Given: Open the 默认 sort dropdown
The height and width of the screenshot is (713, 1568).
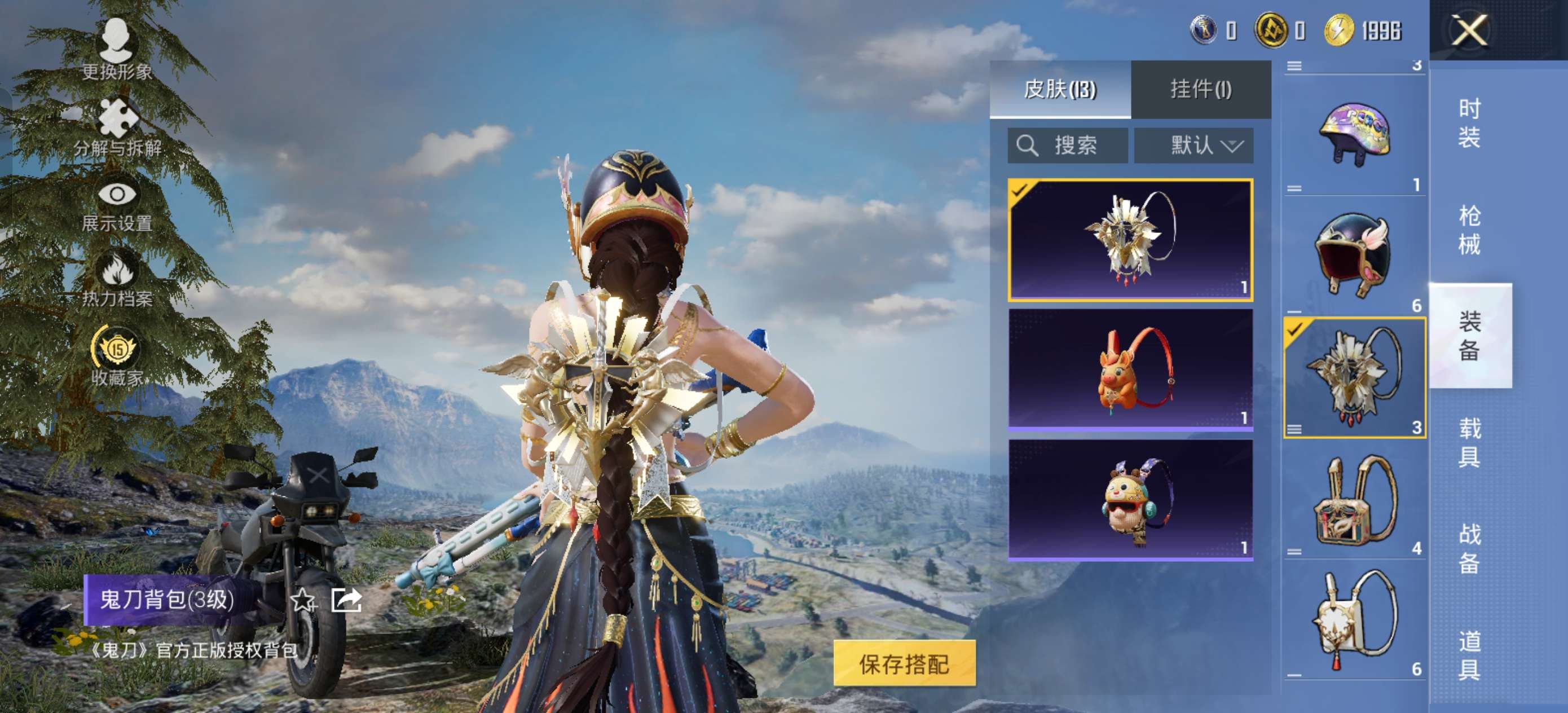Looking at the screenshot, I should pos(1193,146).
